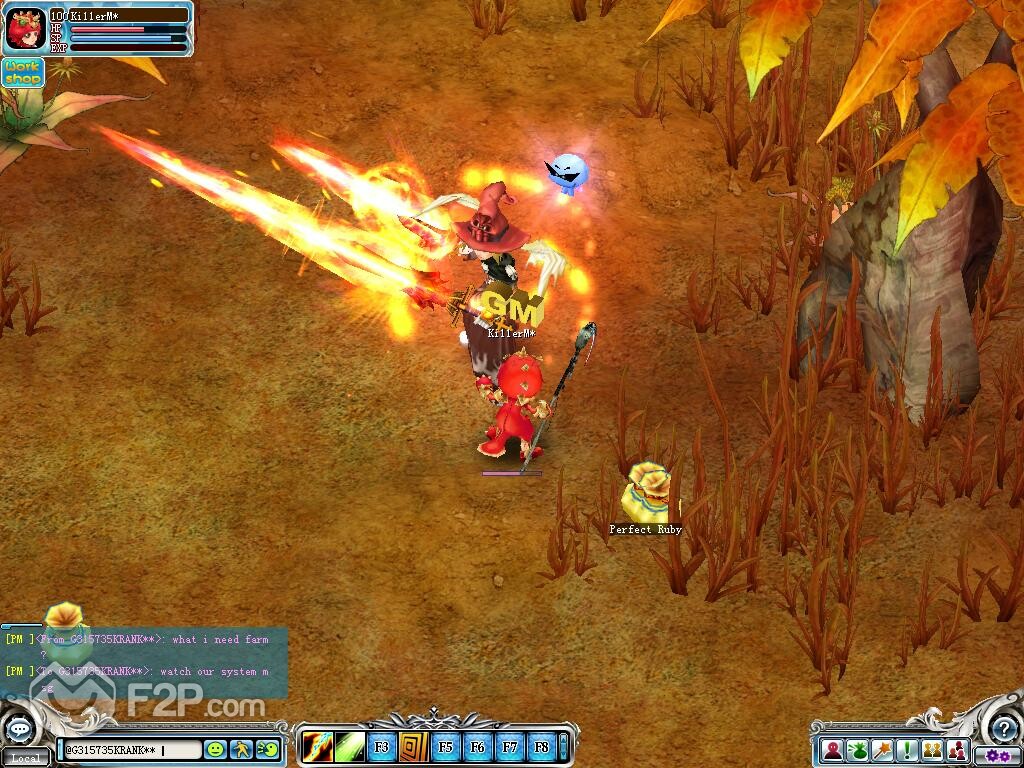Open the green bag inventory
1024x768 pixels.
[x=857, y=749]
